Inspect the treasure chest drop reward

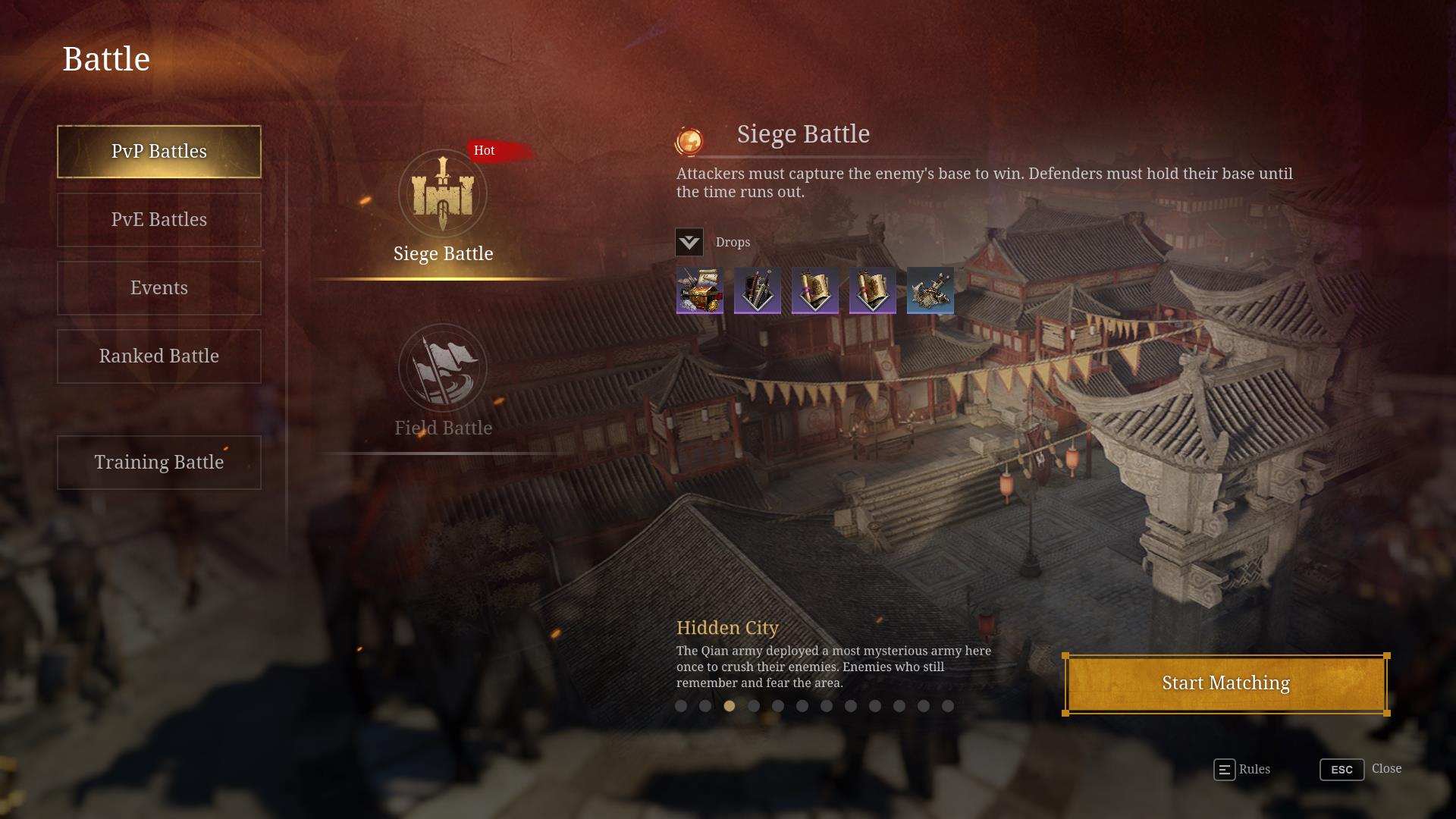[x=699, y=290]
